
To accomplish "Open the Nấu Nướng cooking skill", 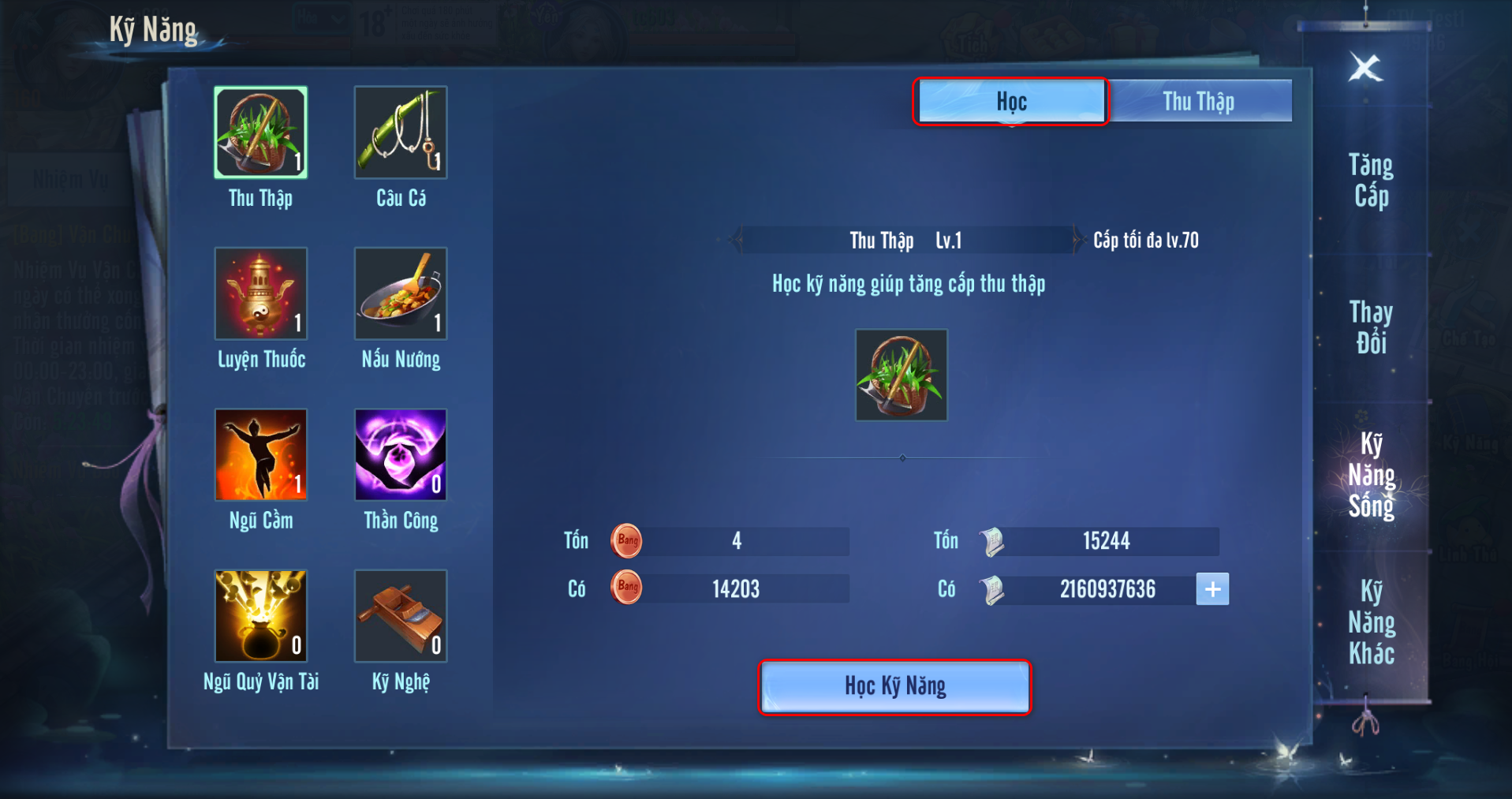I will click(401, 293).
